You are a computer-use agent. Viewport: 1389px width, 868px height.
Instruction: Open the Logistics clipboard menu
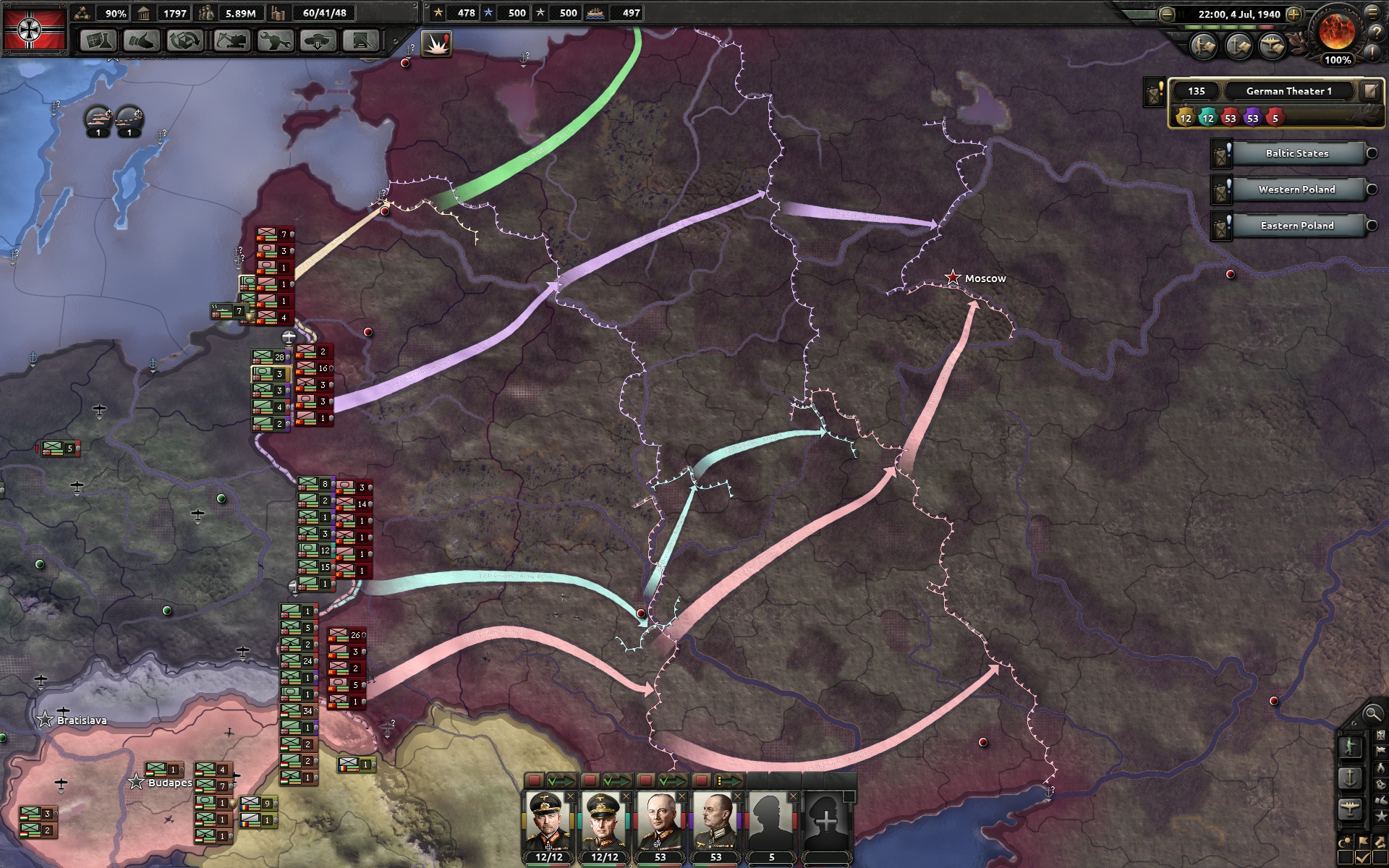coord(362,41)
